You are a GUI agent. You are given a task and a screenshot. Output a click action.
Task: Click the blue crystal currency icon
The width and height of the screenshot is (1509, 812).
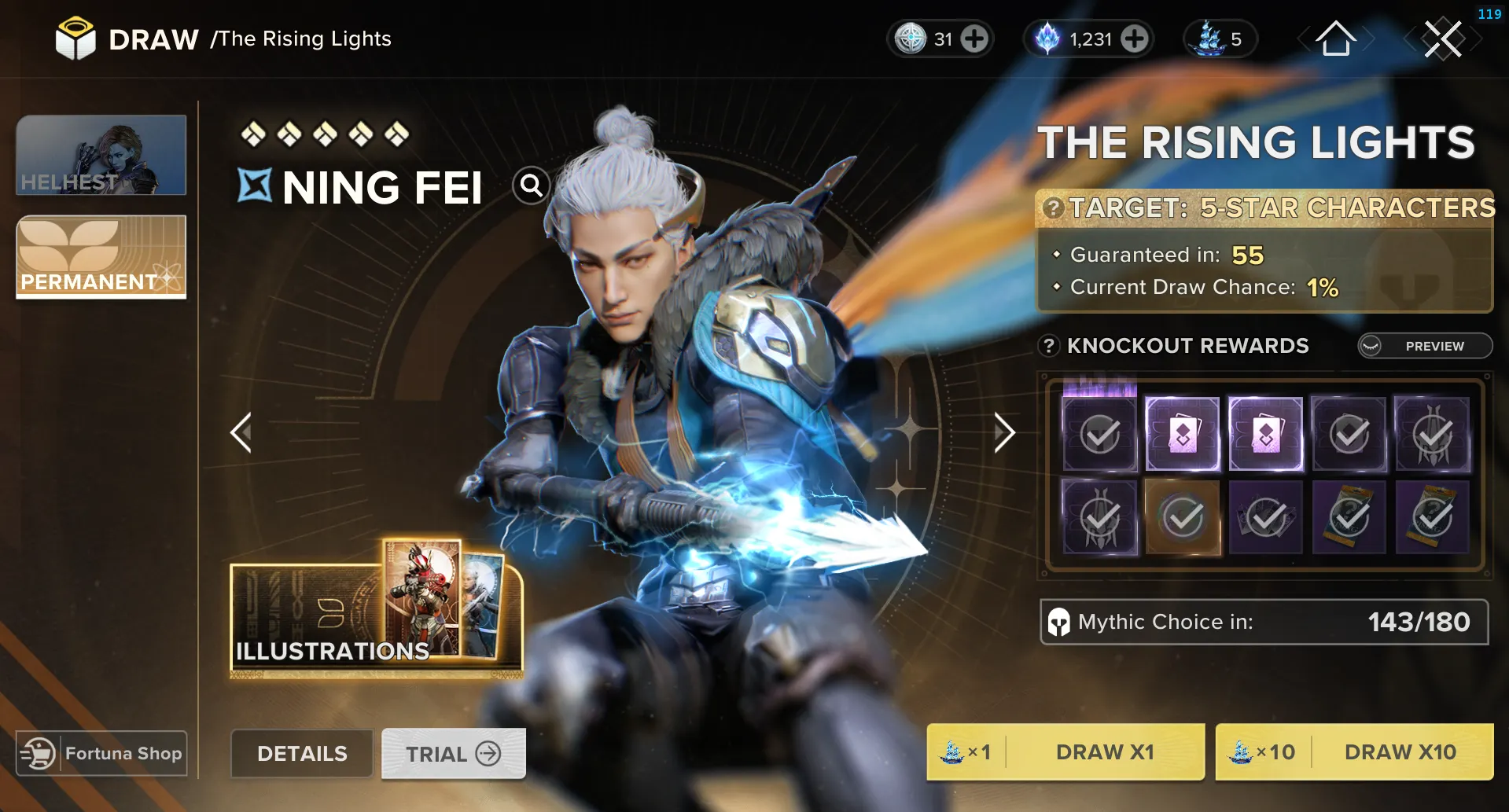1047,39
